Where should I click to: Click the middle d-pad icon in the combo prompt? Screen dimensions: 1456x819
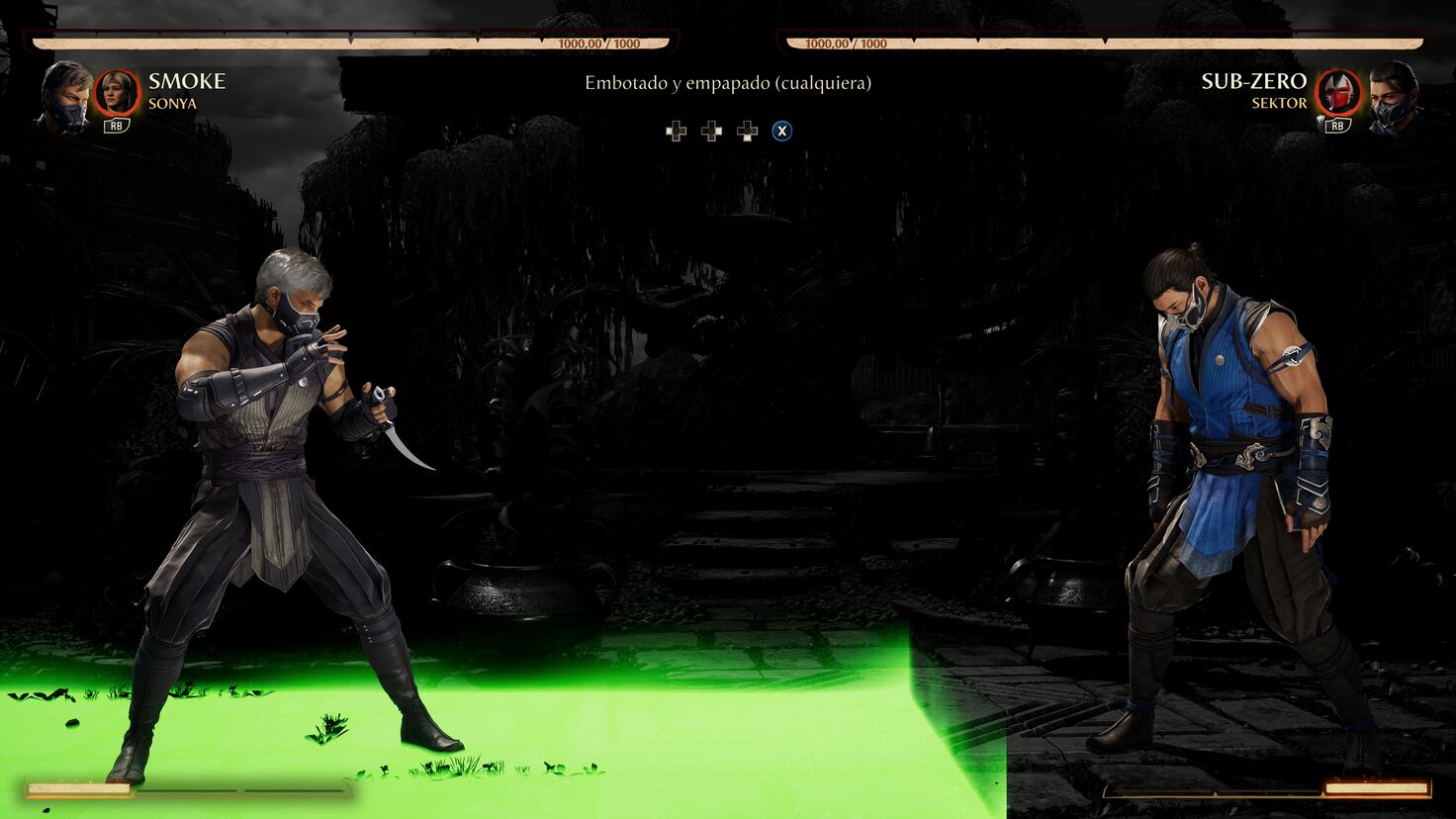pyautogui.click(x=710, y=131)
